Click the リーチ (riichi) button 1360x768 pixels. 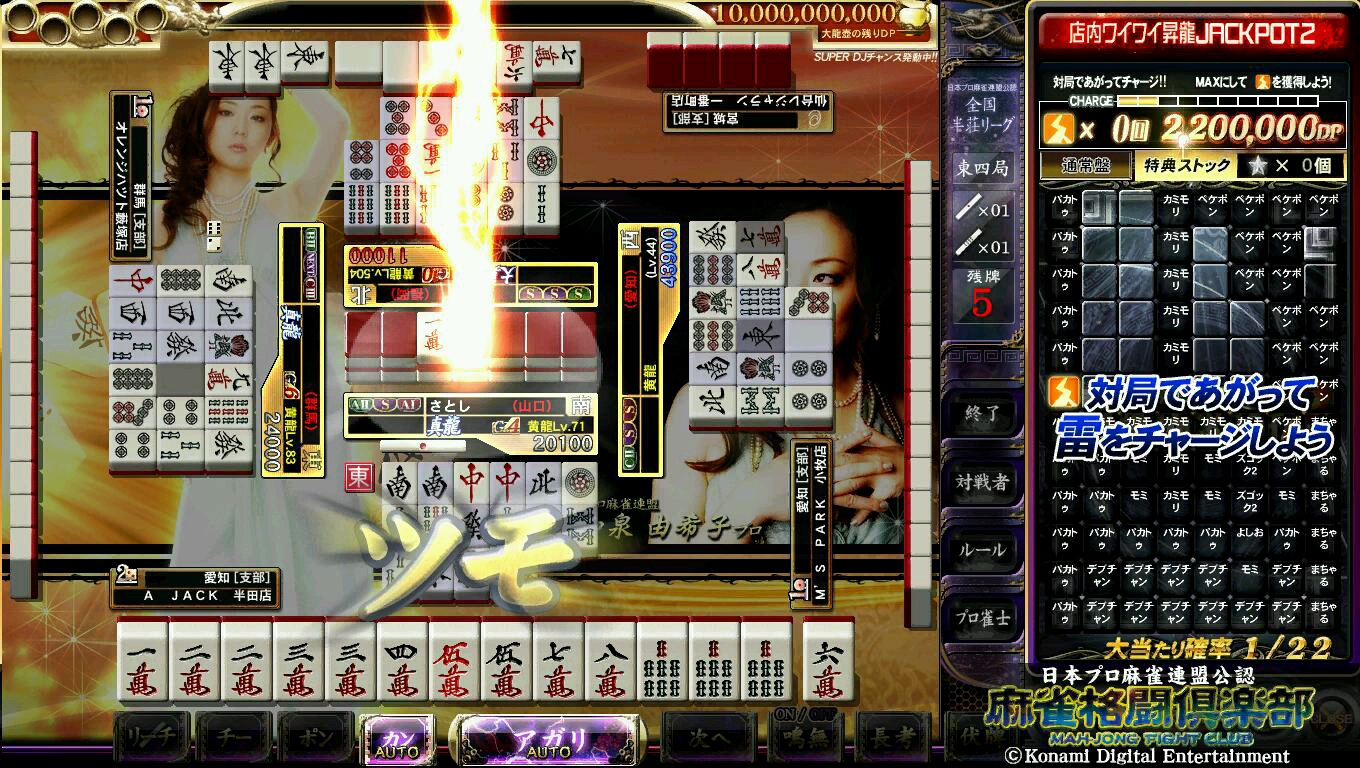click(x=152, y=740)
